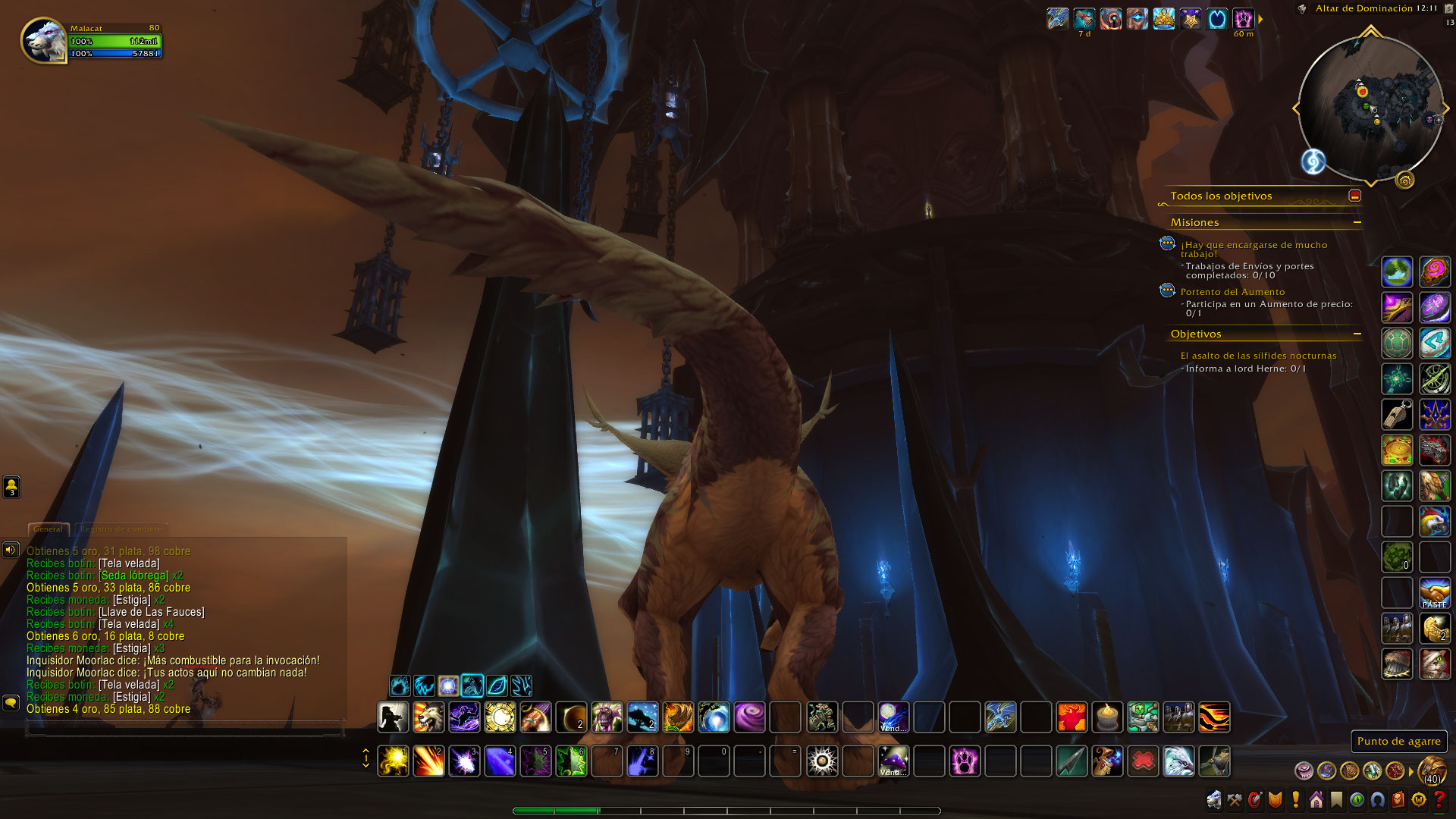Activate the roaring lion ability
Viewport: 1456px width, 819px height.
point(428,717)
